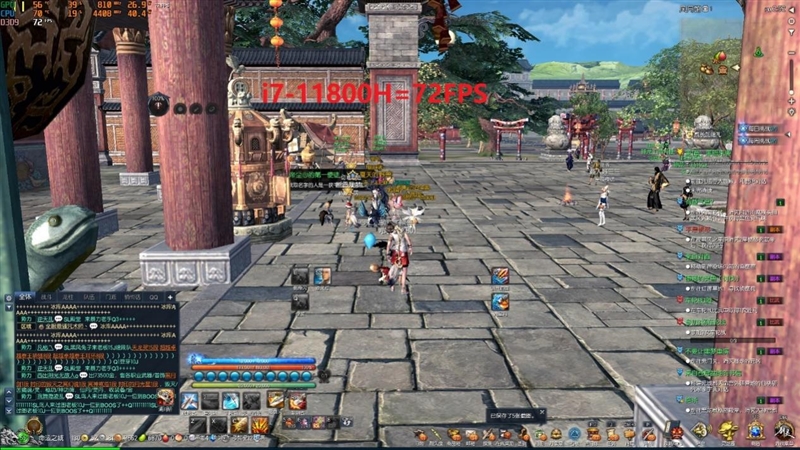Open the green apple event icon
Viewport: 800px width, 450px height.
pyautogui.click(x=720, y=57)
